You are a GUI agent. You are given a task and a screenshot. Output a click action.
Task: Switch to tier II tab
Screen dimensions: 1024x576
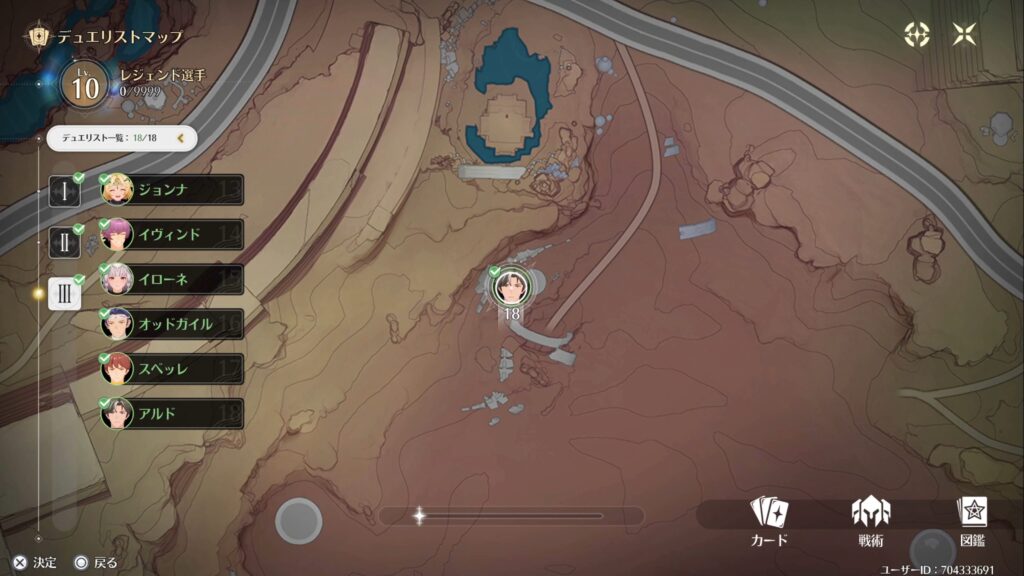64,241
